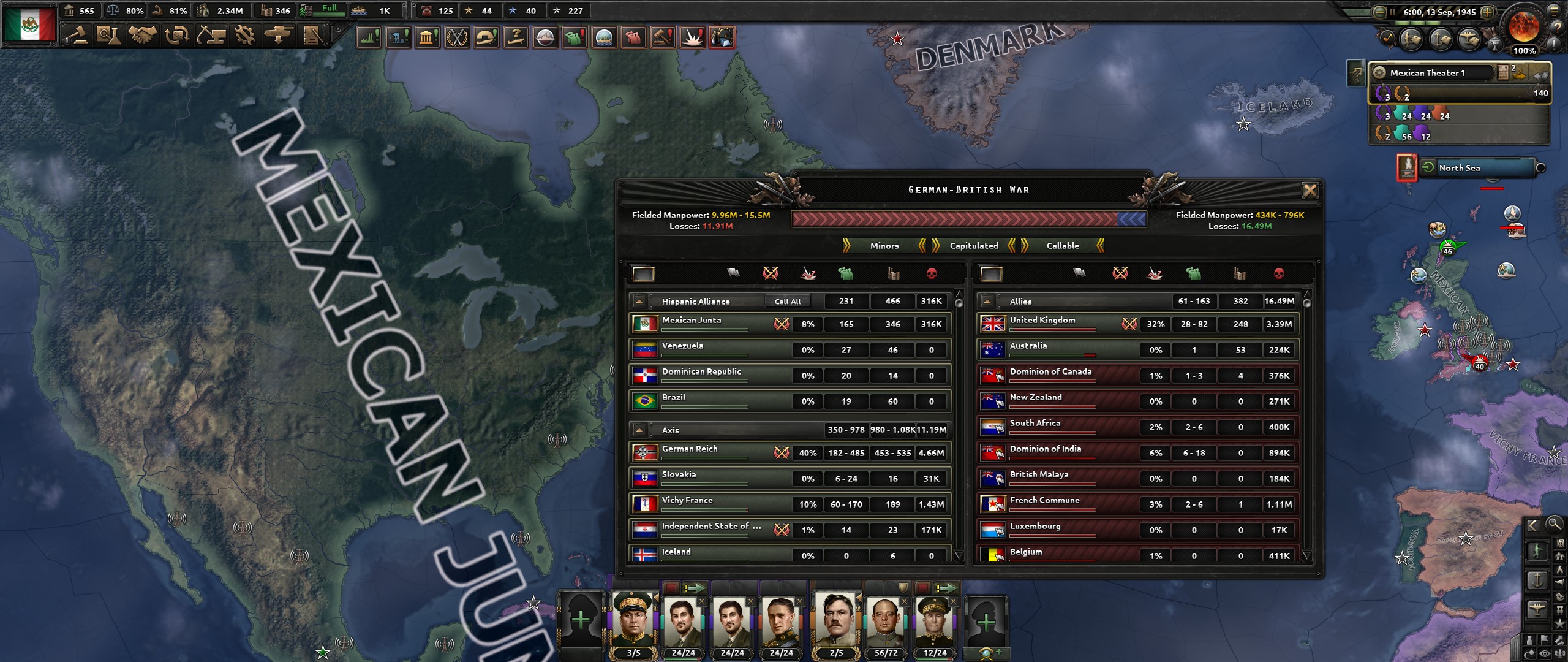Open the Research menu icon
Image resolution: width=1568 pixels, height=662 pixels.
109,35
